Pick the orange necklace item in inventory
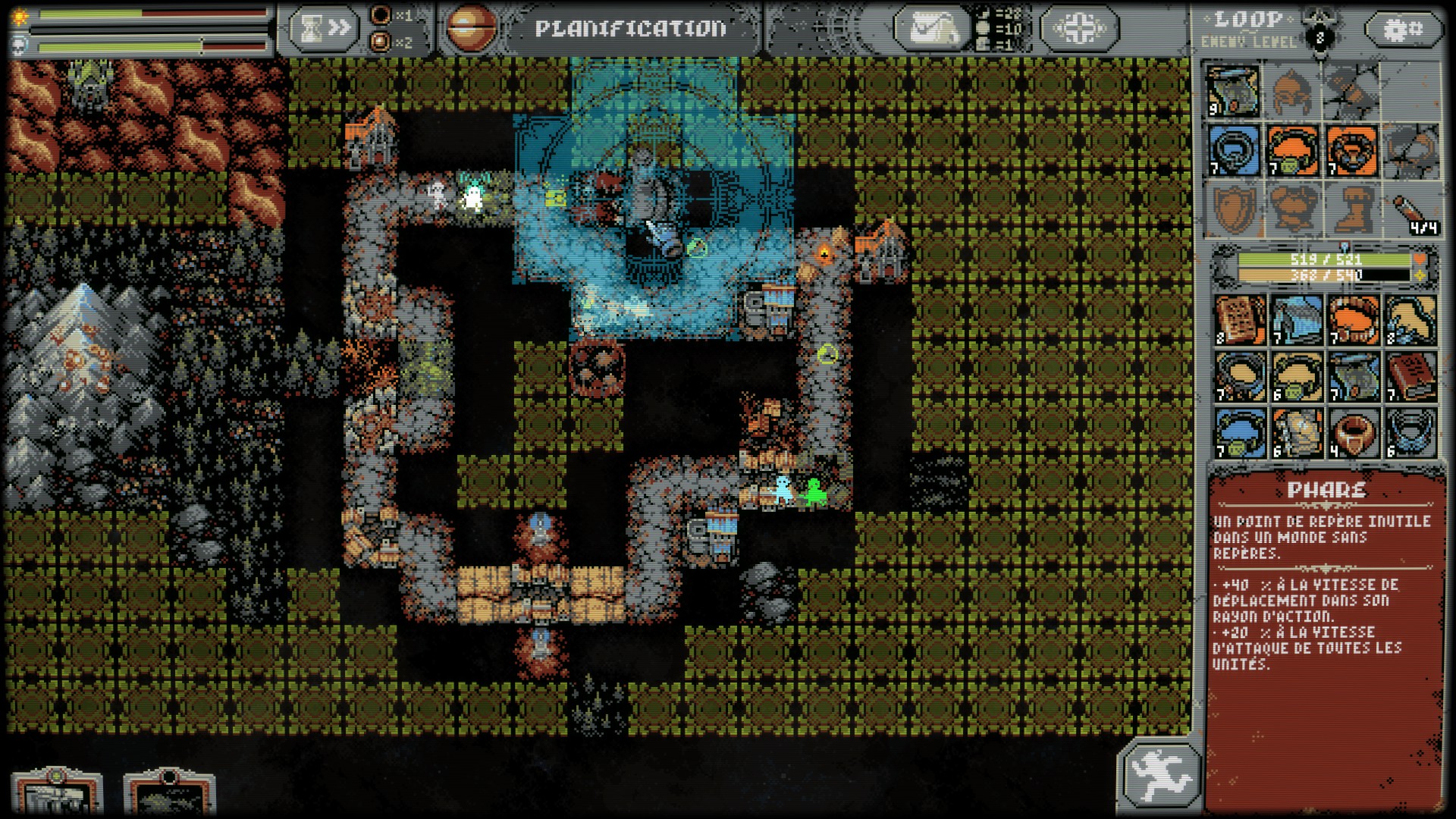 (1355, 320)
